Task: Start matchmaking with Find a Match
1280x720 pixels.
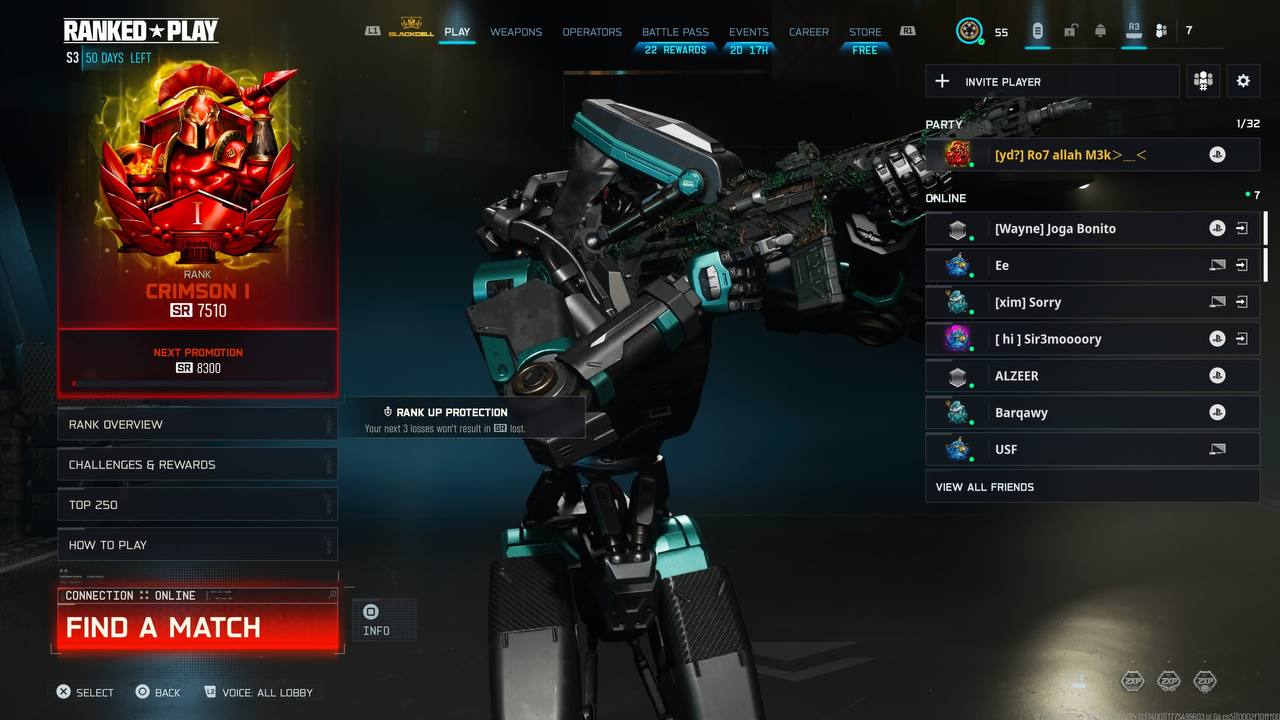Action: pyautogui.click(x=197, y=627)
